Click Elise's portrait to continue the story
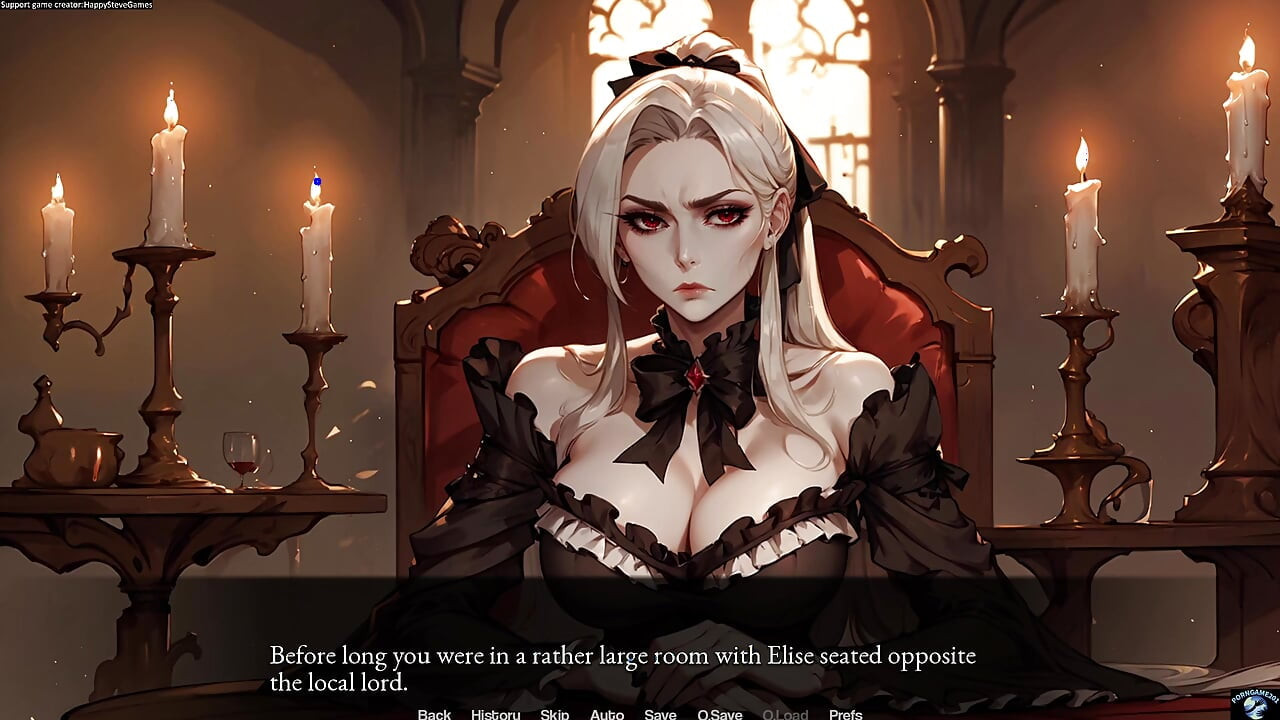The image size is (1280, 720). pos(690,300)
